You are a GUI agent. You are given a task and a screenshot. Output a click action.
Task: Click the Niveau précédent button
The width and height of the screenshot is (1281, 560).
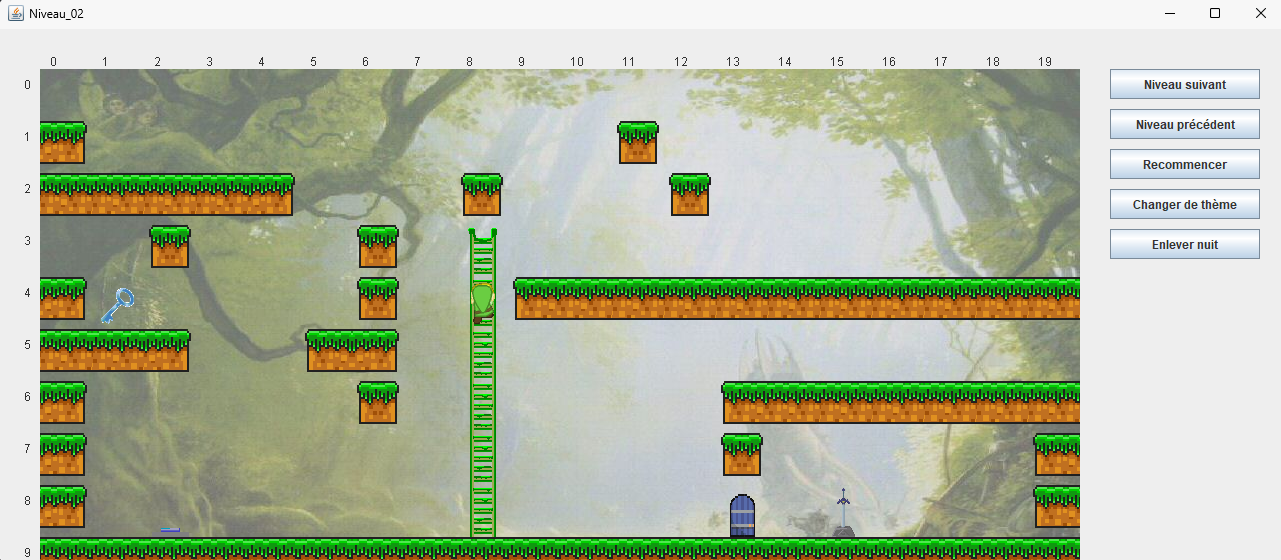[1184, 125]
